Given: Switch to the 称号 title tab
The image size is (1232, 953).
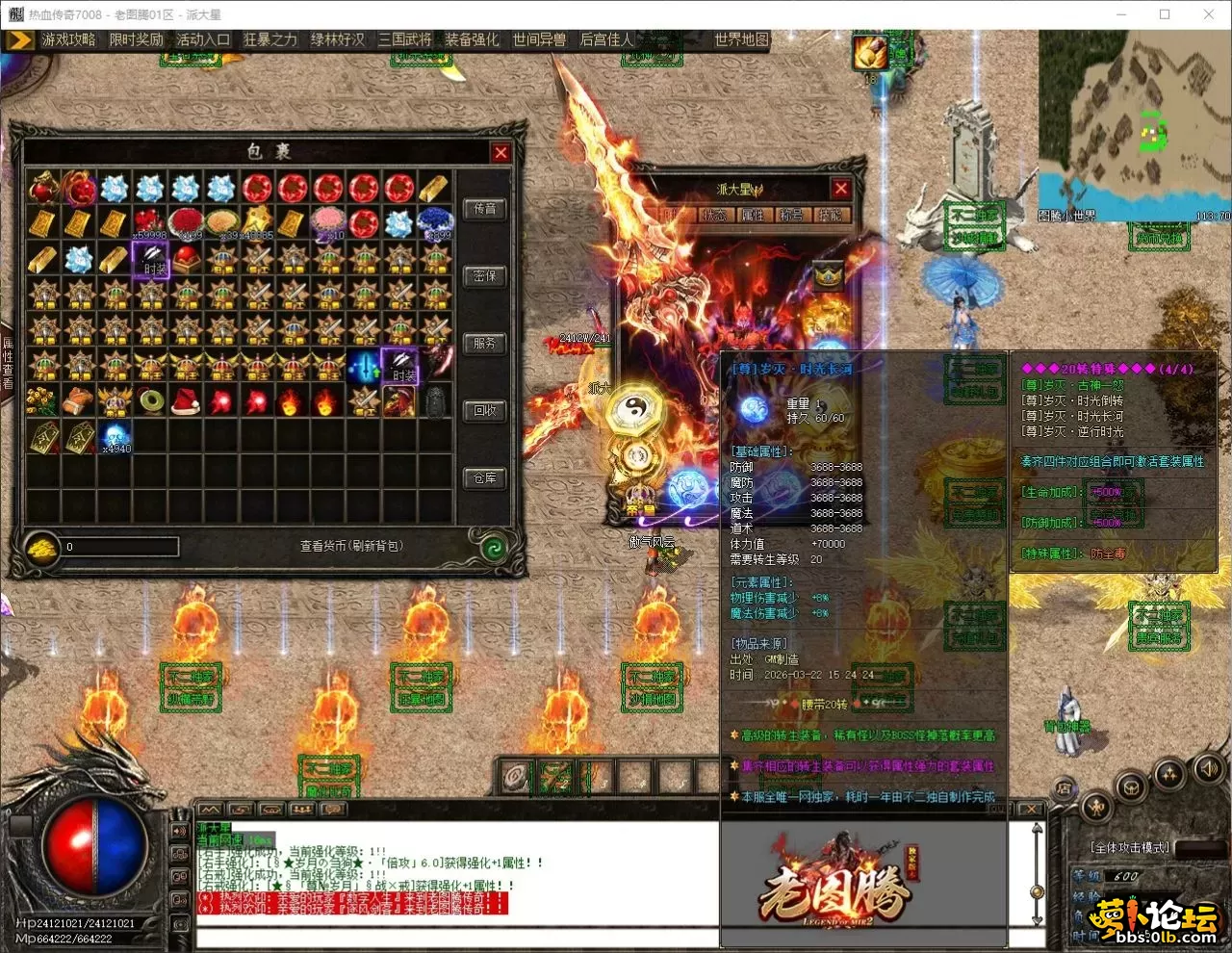Looking at the screenshot, I should click(x=791, y=216).
